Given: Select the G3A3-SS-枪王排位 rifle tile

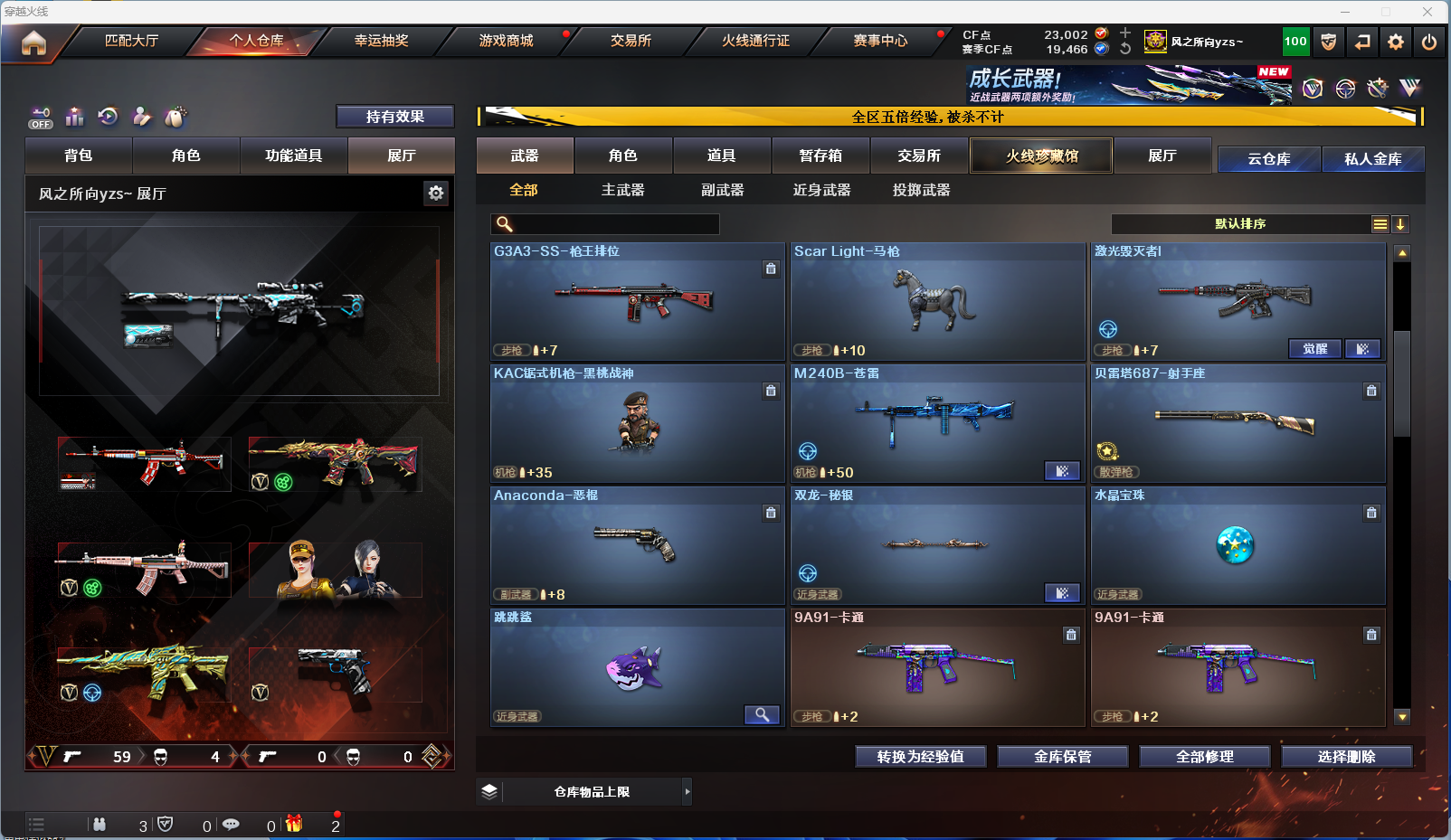Looking at the screenshot, I should (637, 302).
